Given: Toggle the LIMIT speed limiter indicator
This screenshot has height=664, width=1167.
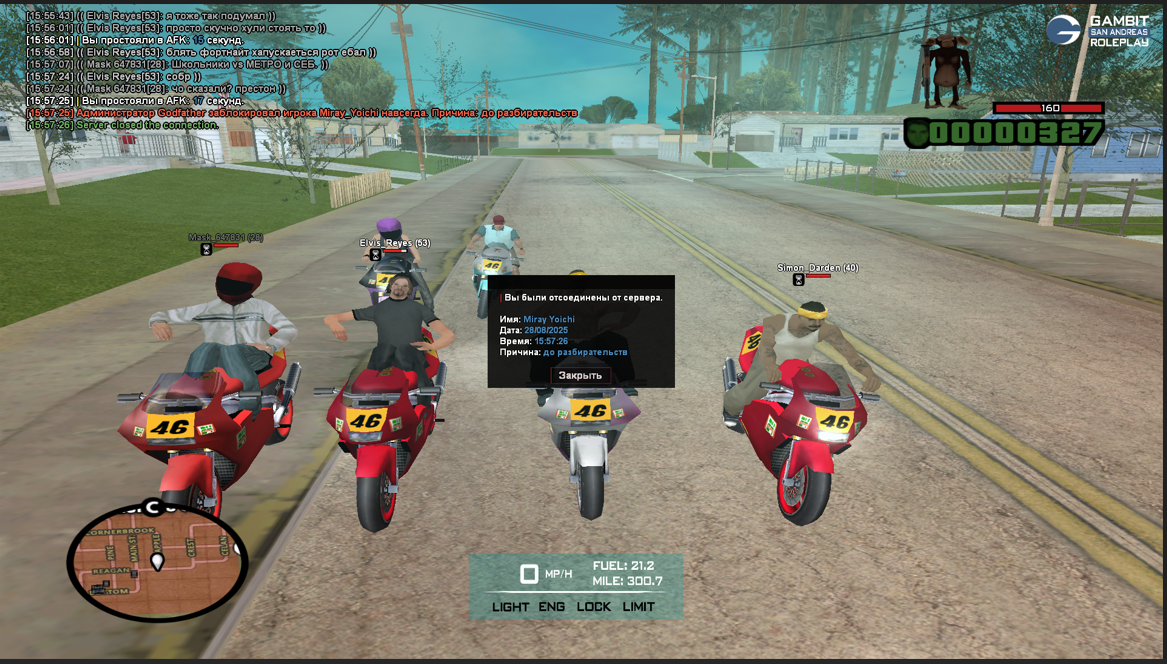Looking at the screenshot, I should [639, 607].
